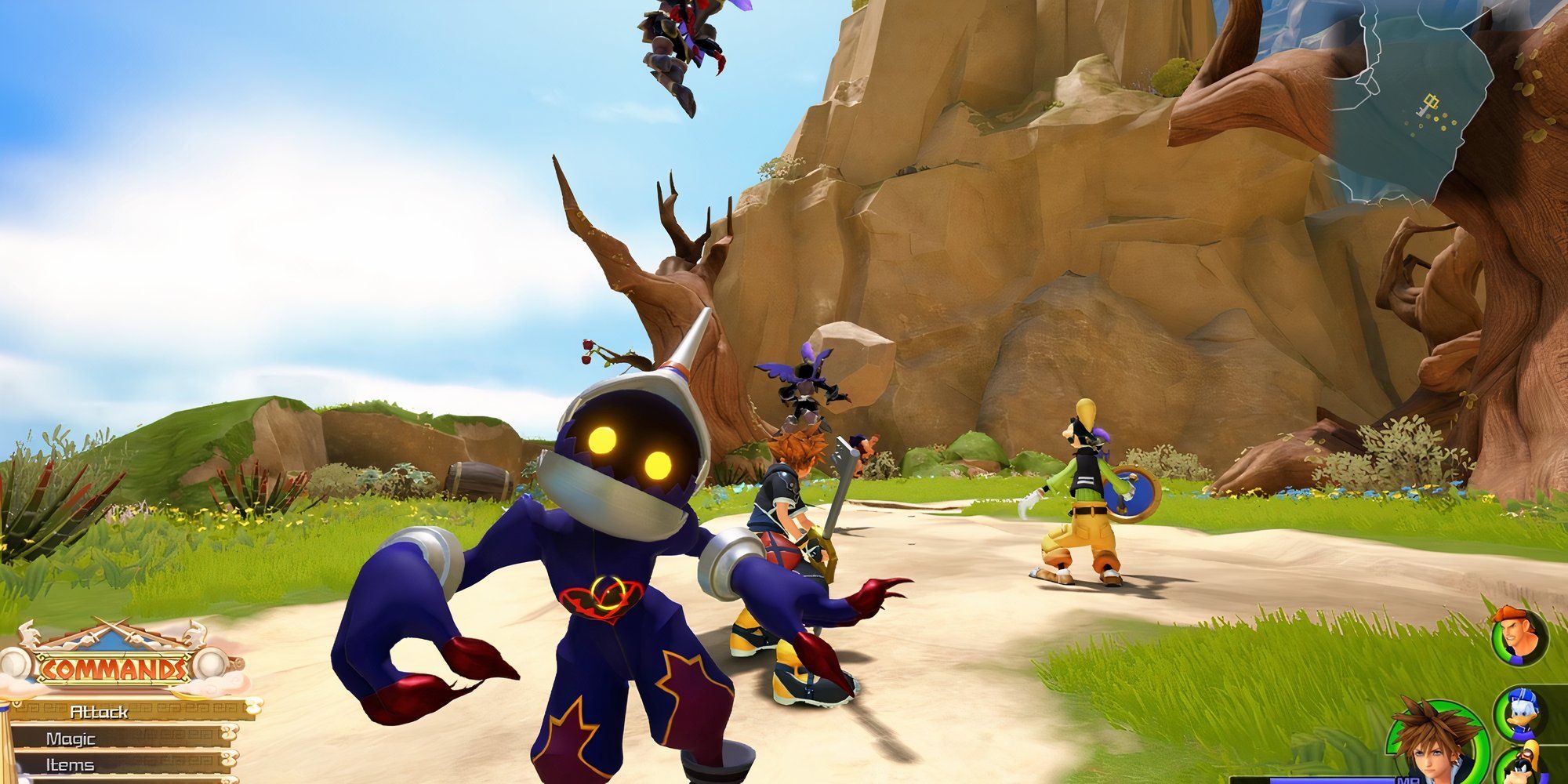Expand the Attack command row arrow
The image size is (1568, 784).
256,708
